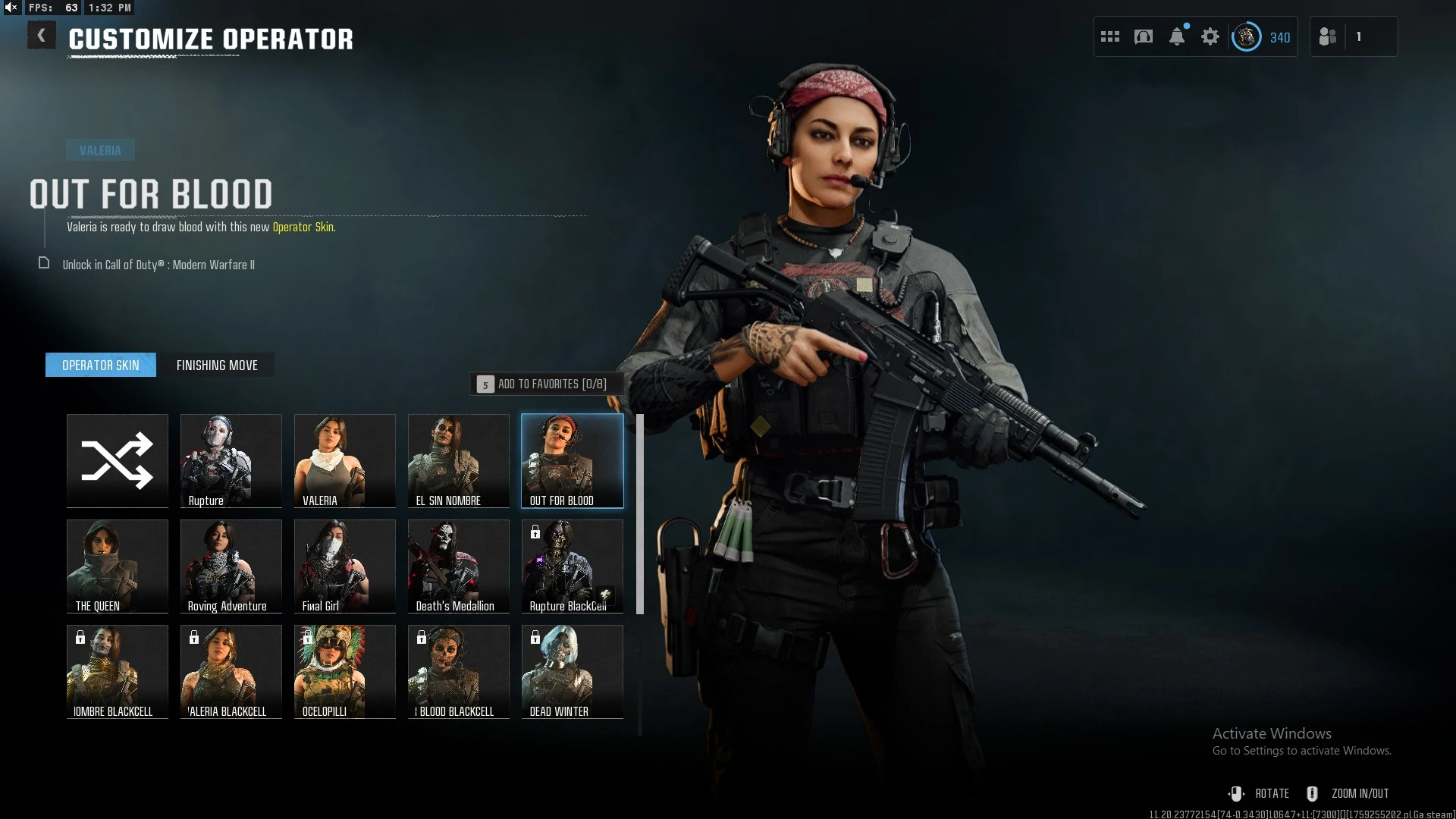Select the DEAD WINTER skin
This screenshot has width=1456, height=819.
coord(573,671)
